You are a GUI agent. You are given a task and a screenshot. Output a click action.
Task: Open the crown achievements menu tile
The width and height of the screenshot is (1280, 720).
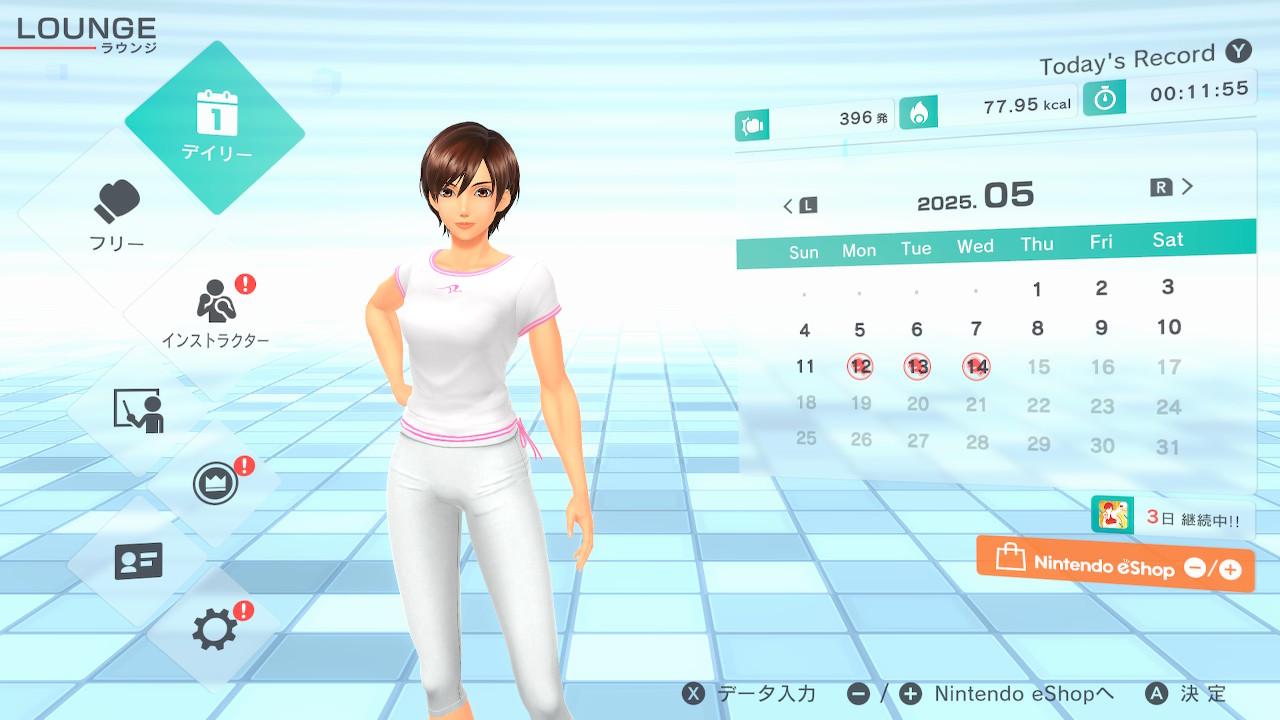tap(215, 485)
